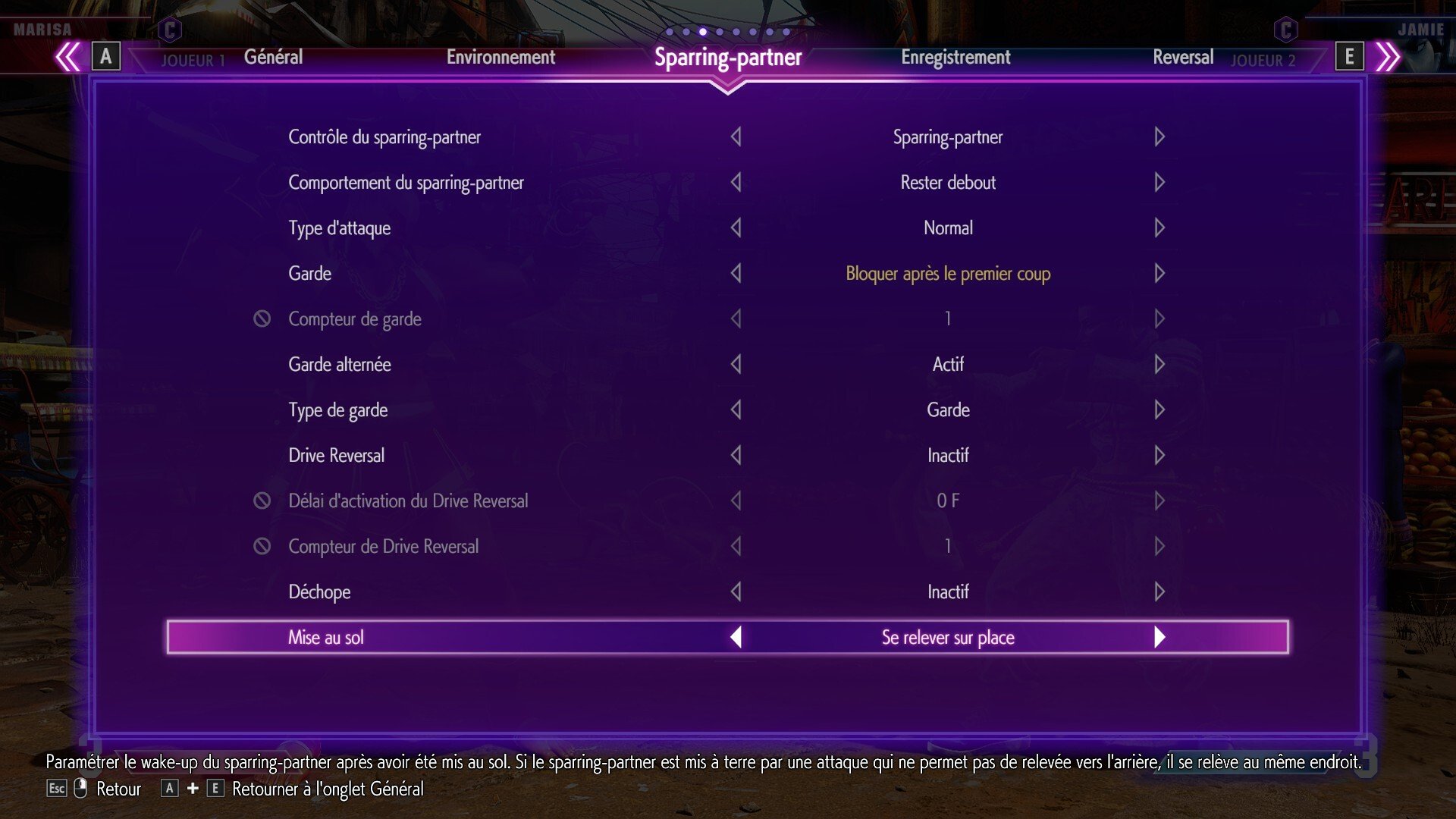Click the prohibition icon beside Compteur de Drive Reversal
Image resolution: width=1456 pixels, height=819 pixels.
pos(262,546)
